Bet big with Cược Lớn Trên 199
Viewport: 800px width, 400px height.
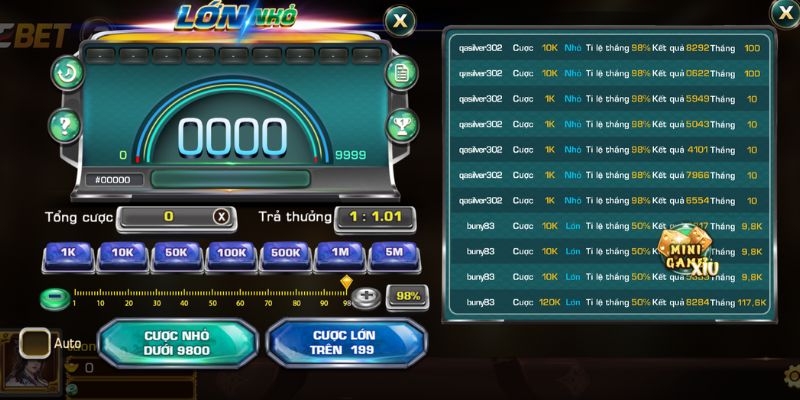pos(341,343)
